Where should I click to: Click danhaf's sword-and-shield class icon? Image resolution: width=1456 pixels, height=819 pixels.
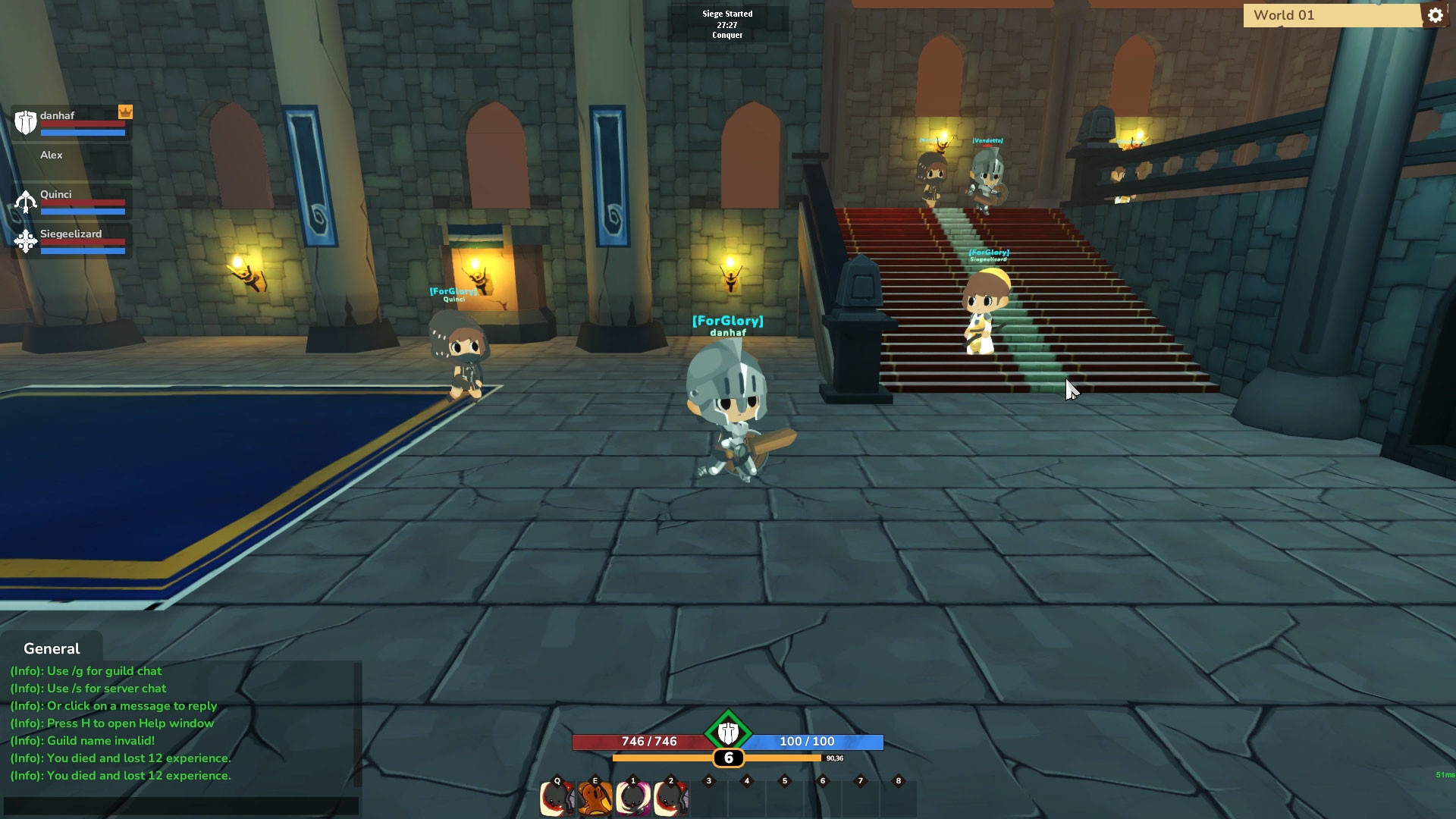click(x=26, y=124)
